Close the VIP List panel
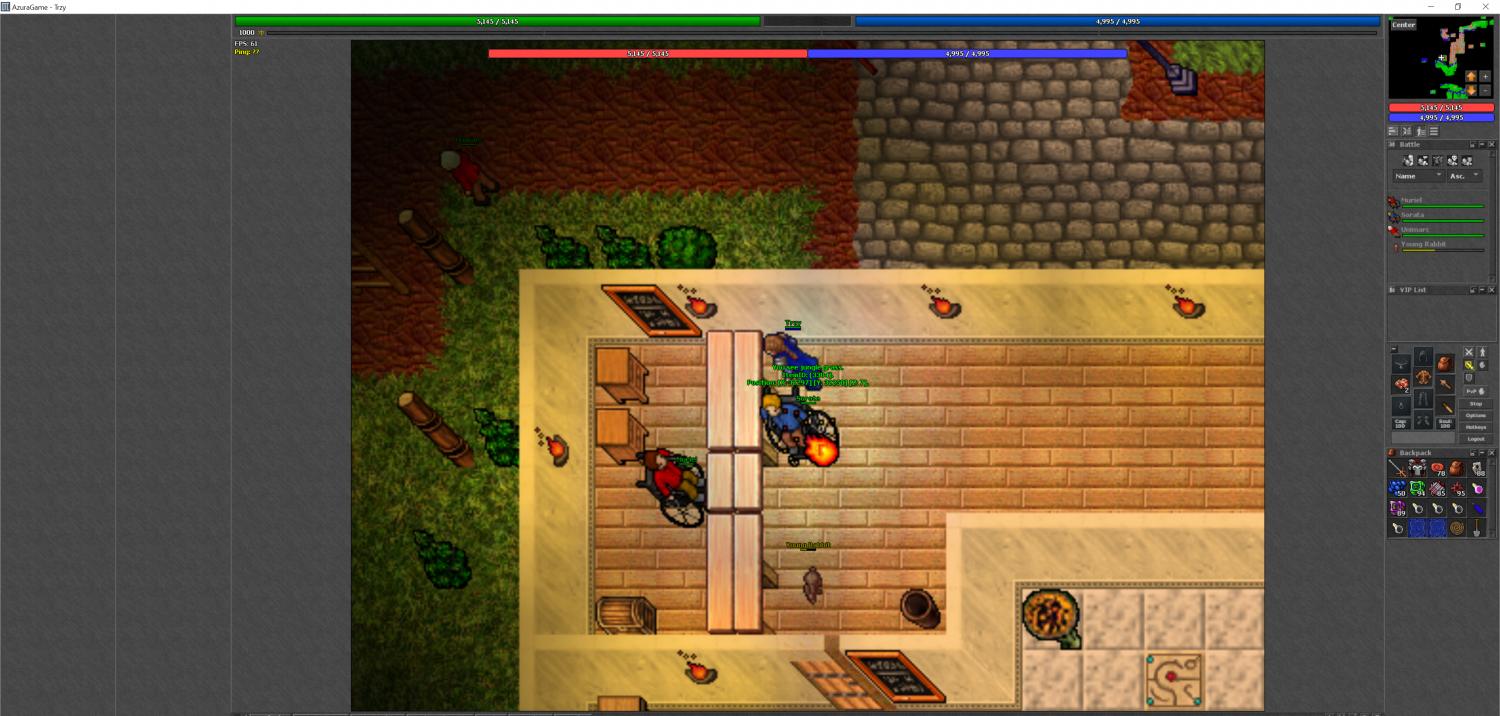 [1492, 290]
